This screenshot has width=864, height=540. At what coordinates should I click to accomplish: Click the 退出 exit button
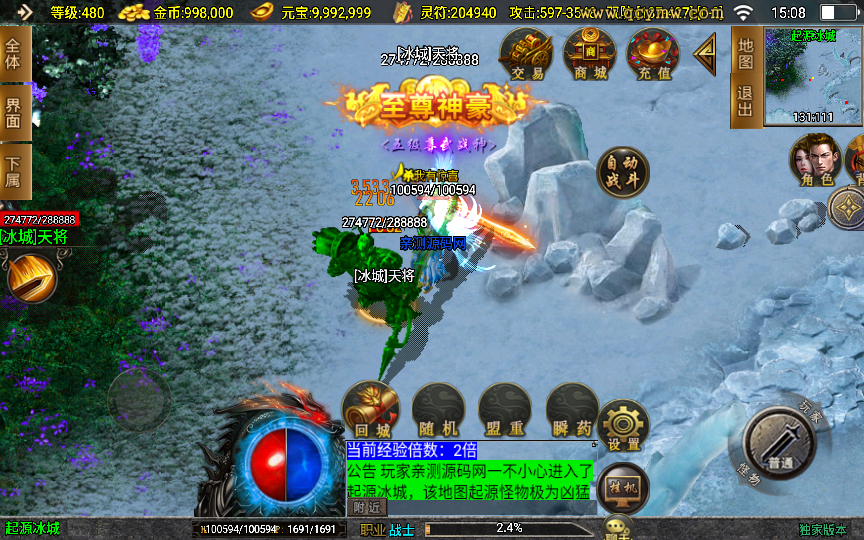click(x=745, y=102)
